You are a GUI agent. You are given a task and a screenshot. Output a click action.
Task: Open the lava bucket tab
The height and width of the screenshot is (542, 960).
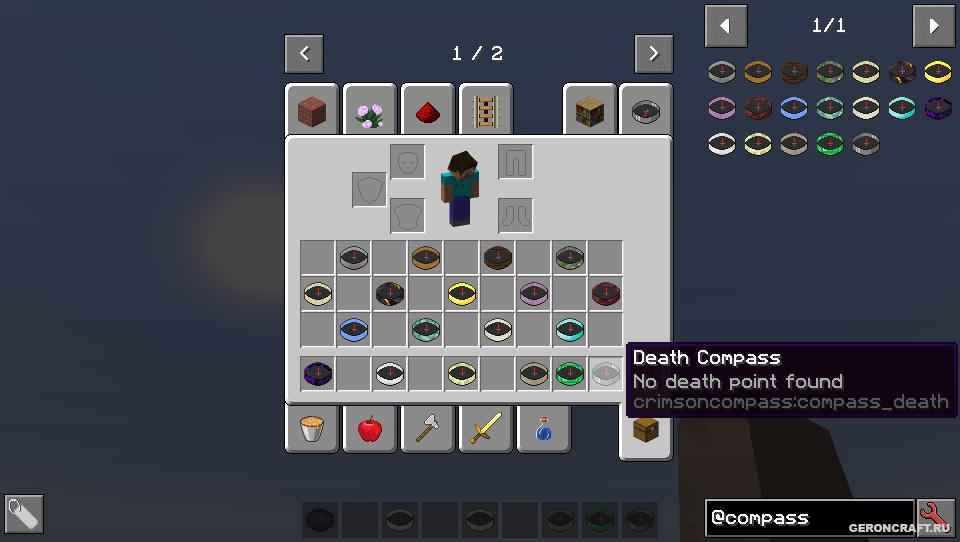[x=312, y=429]
